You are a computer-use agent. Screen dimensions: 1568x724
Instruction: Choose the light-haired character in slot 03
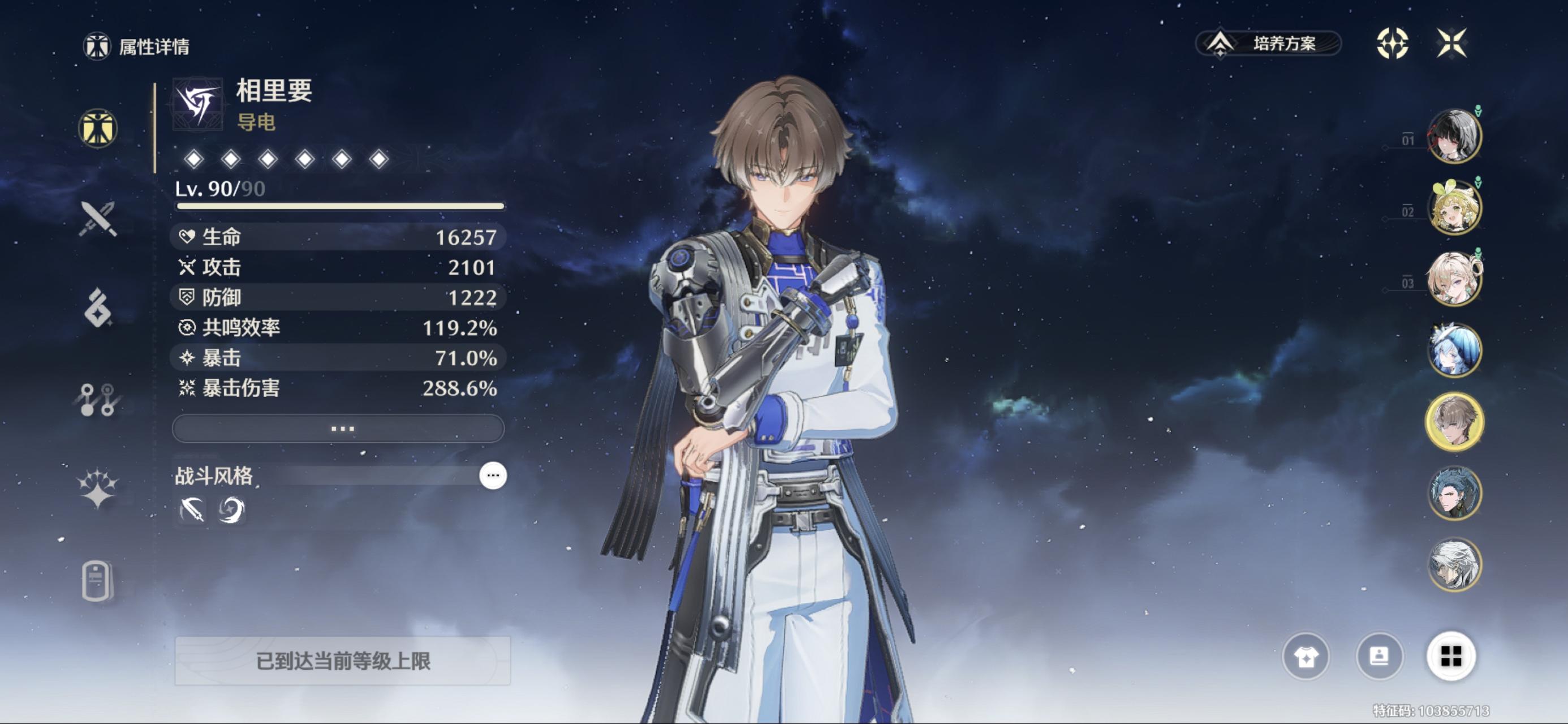point(1454,279)
